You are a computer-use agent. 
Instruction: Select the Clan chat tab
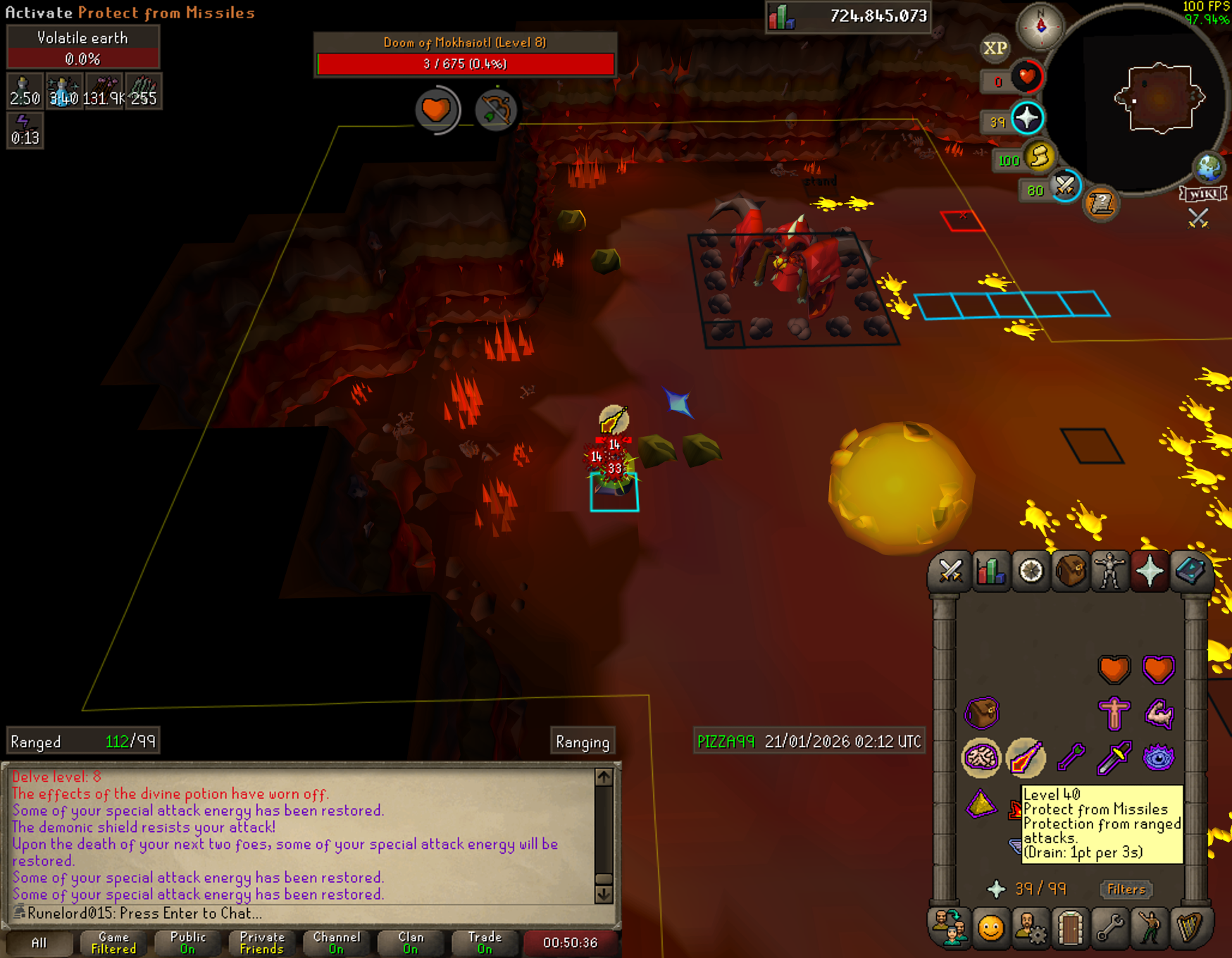coord(411,943)
